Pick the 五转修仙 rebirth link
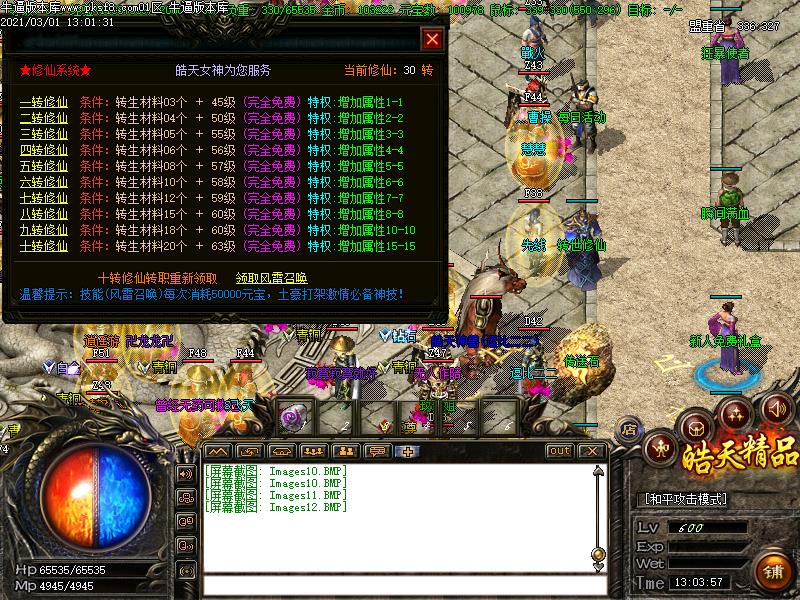This screenshot has width=800, height=600. pyautogui.click(x=44, y=166)
